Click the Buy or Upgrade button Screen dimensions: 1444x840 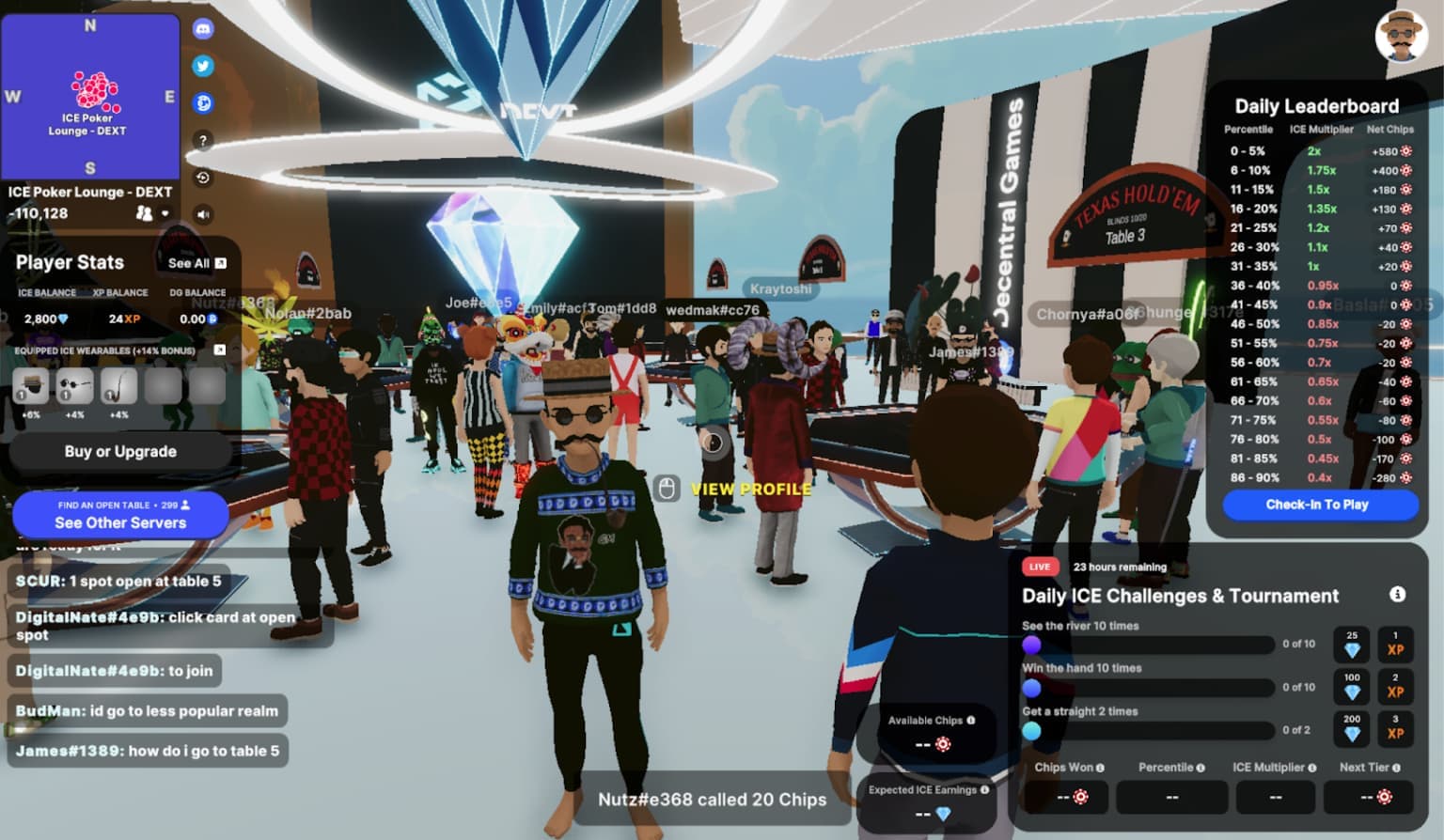pyautogui.click(x=119, y=452)
